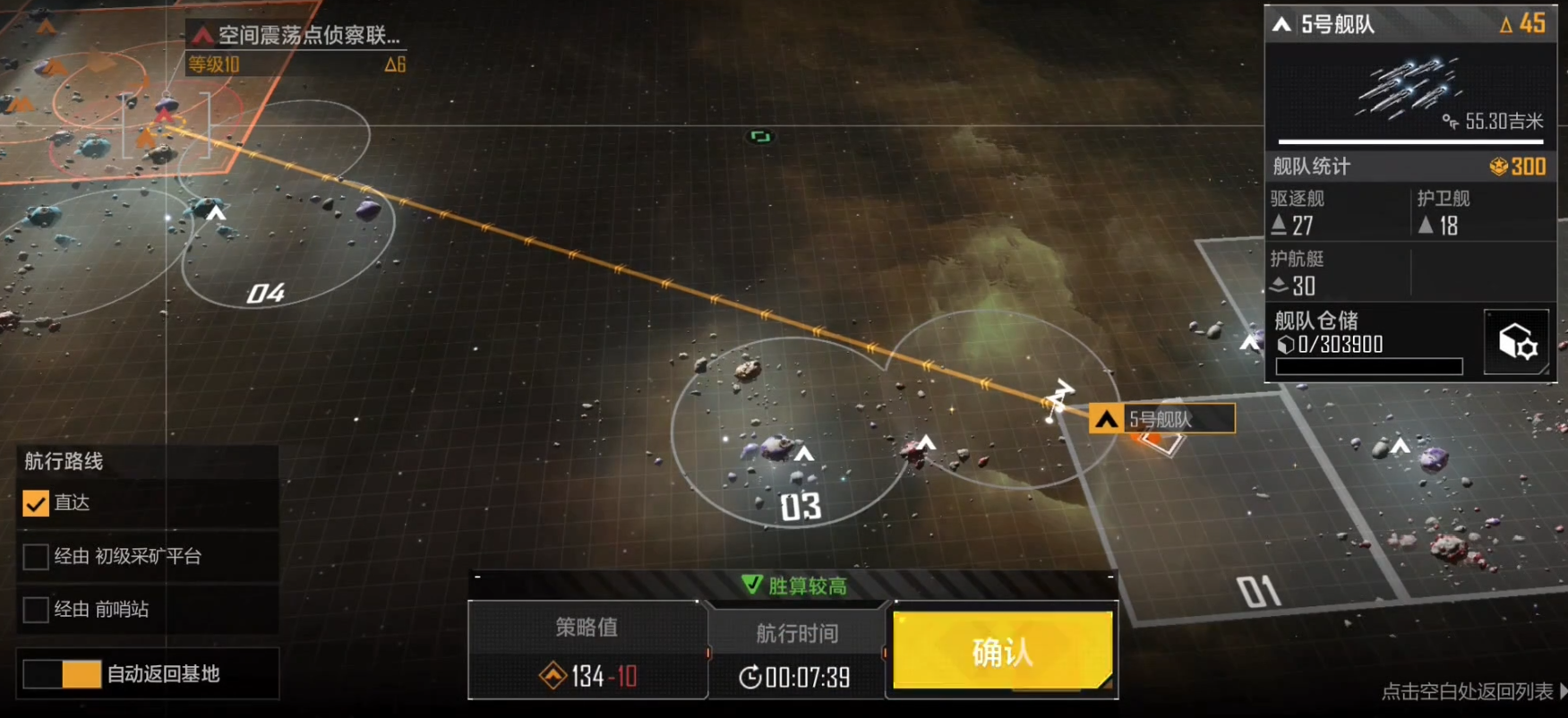The image size is (1568, 718).
Task: Toggle 自动返回基地 auto-return switch
Action: [62, 674]
